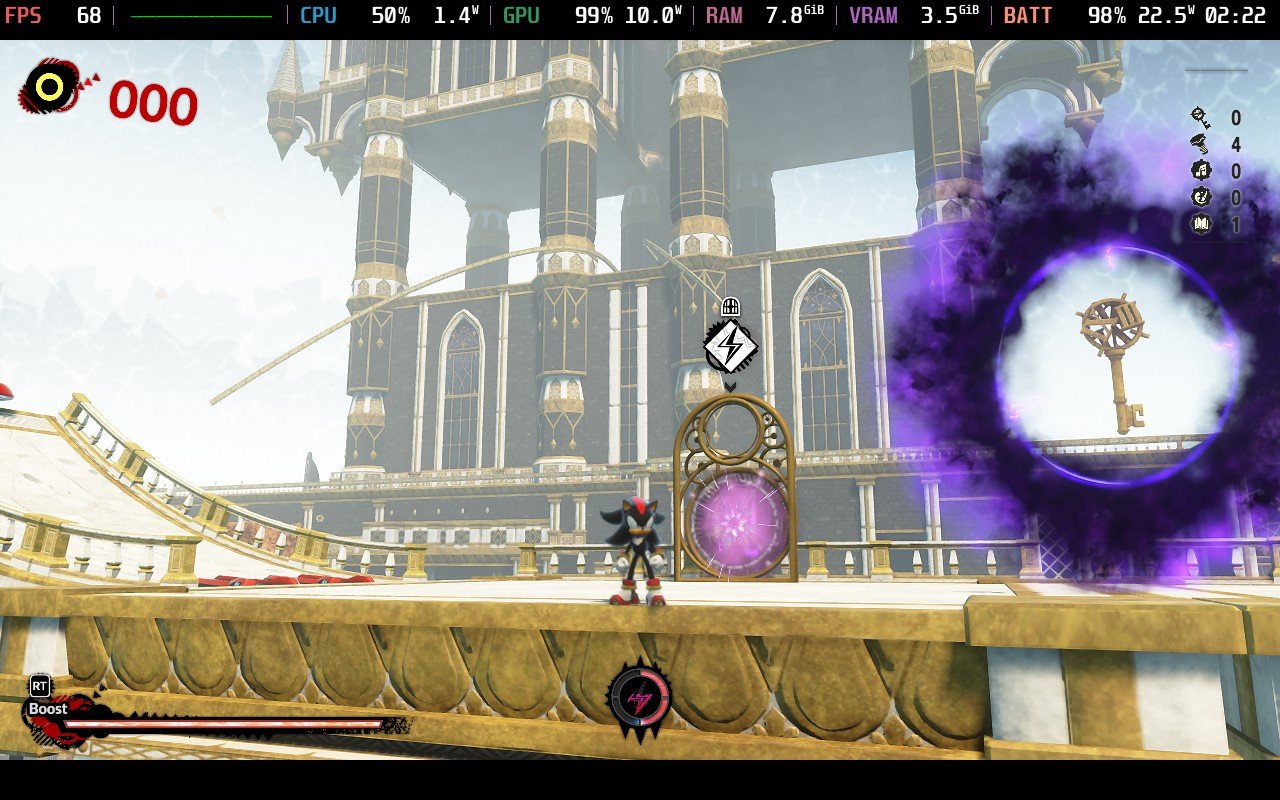Image resolution: width=1280 pixels, height=800 pixels.
Task: Click the small power icon above the lightning marker
Action: click(x=731, y=306)
